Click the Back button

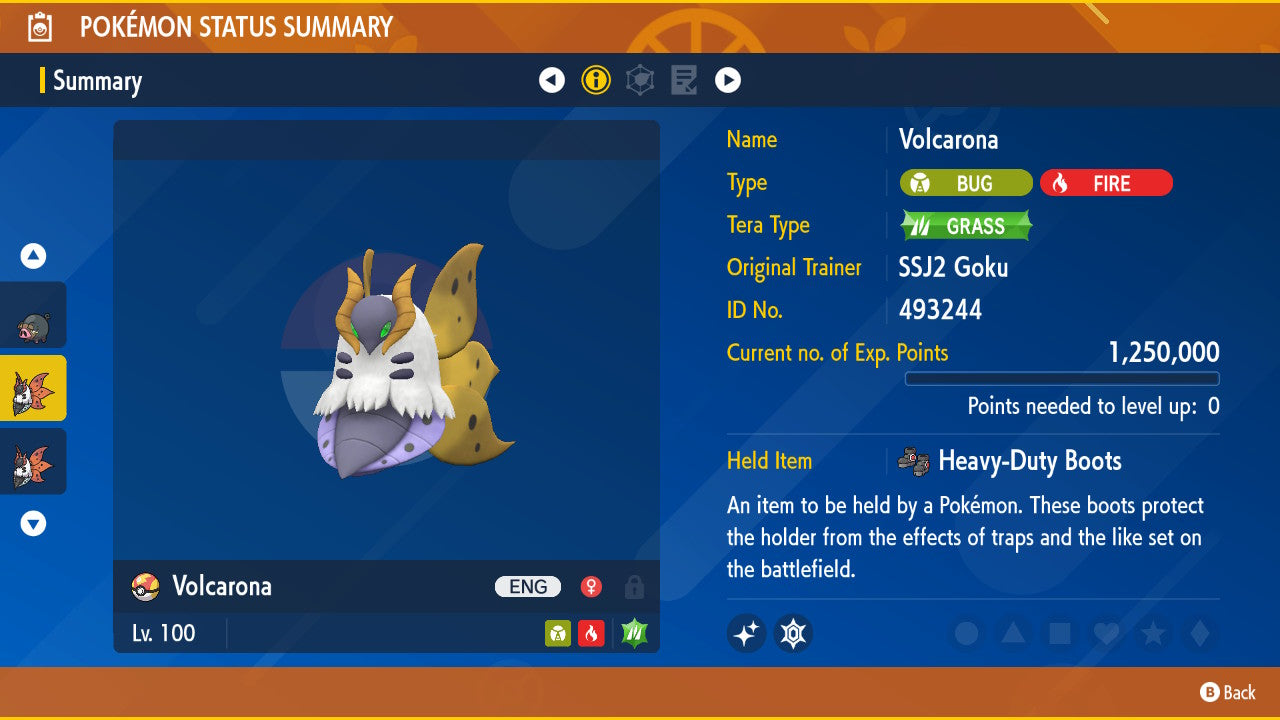tap(1228, 692)
